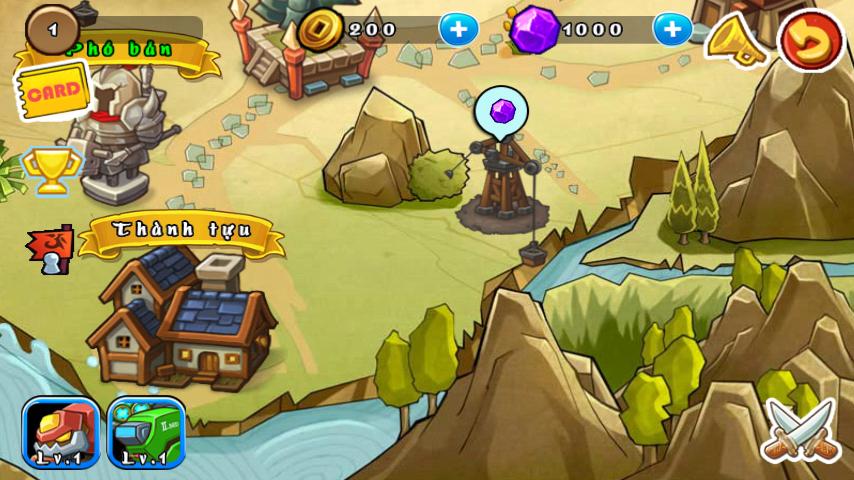Open the player level 1 badge
The height and width of the screenshot is (480, 854).
pos(53,29)
